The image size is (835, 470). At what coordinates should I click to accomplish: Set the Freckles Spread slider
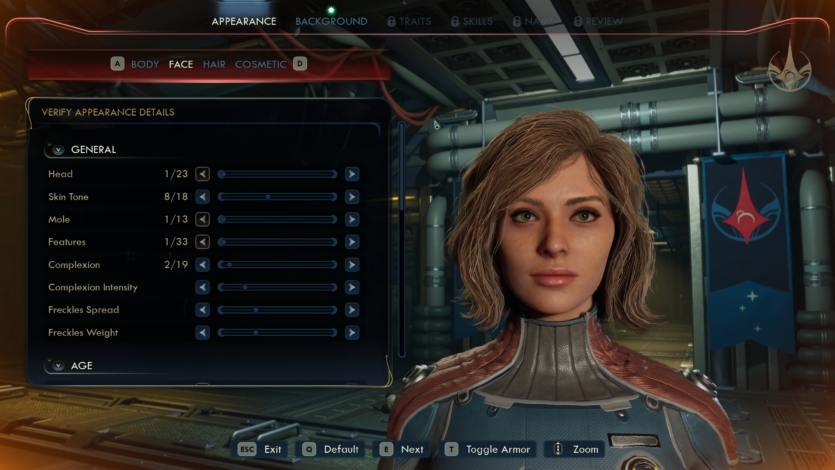[277, 310]
